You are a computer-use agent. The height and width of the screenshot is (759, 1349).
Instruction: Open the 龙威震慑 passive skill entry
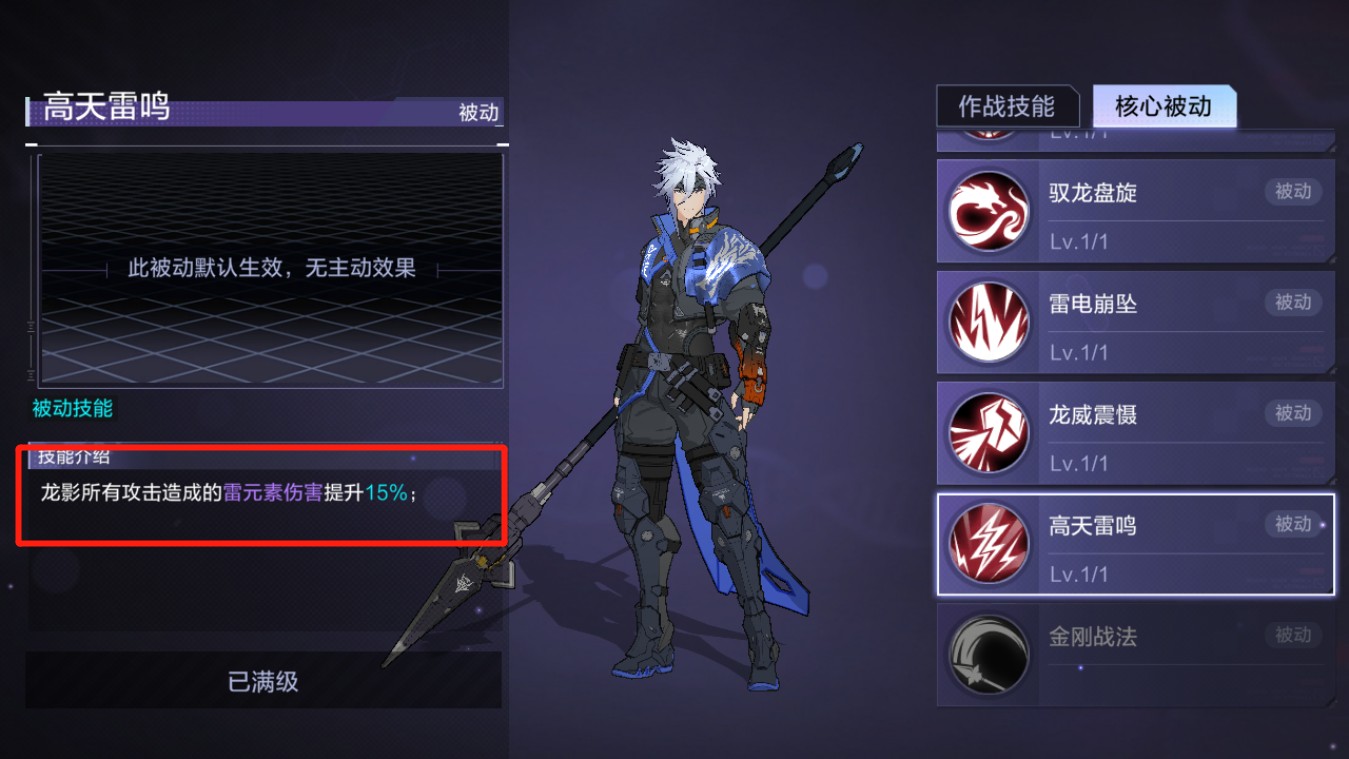click(x=1135, y=433)
